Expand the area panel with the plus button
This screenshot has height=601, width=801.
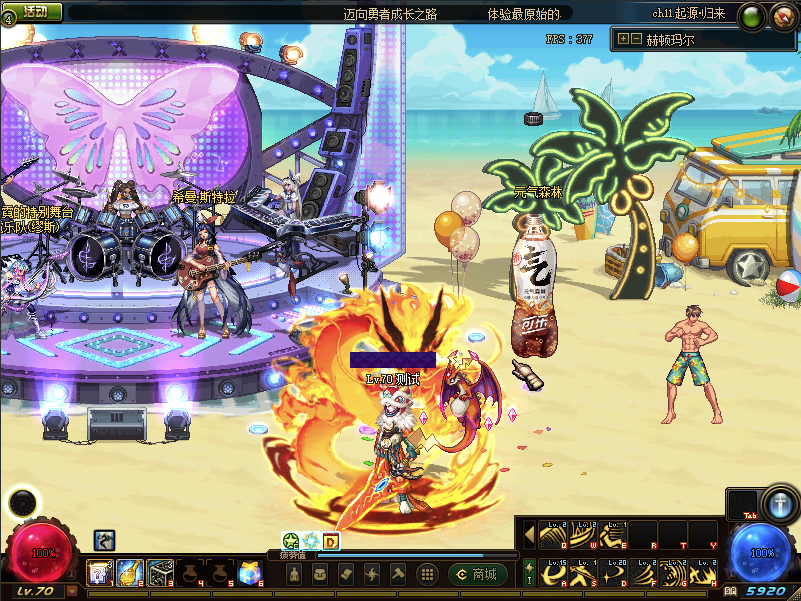tap(623, 39)
